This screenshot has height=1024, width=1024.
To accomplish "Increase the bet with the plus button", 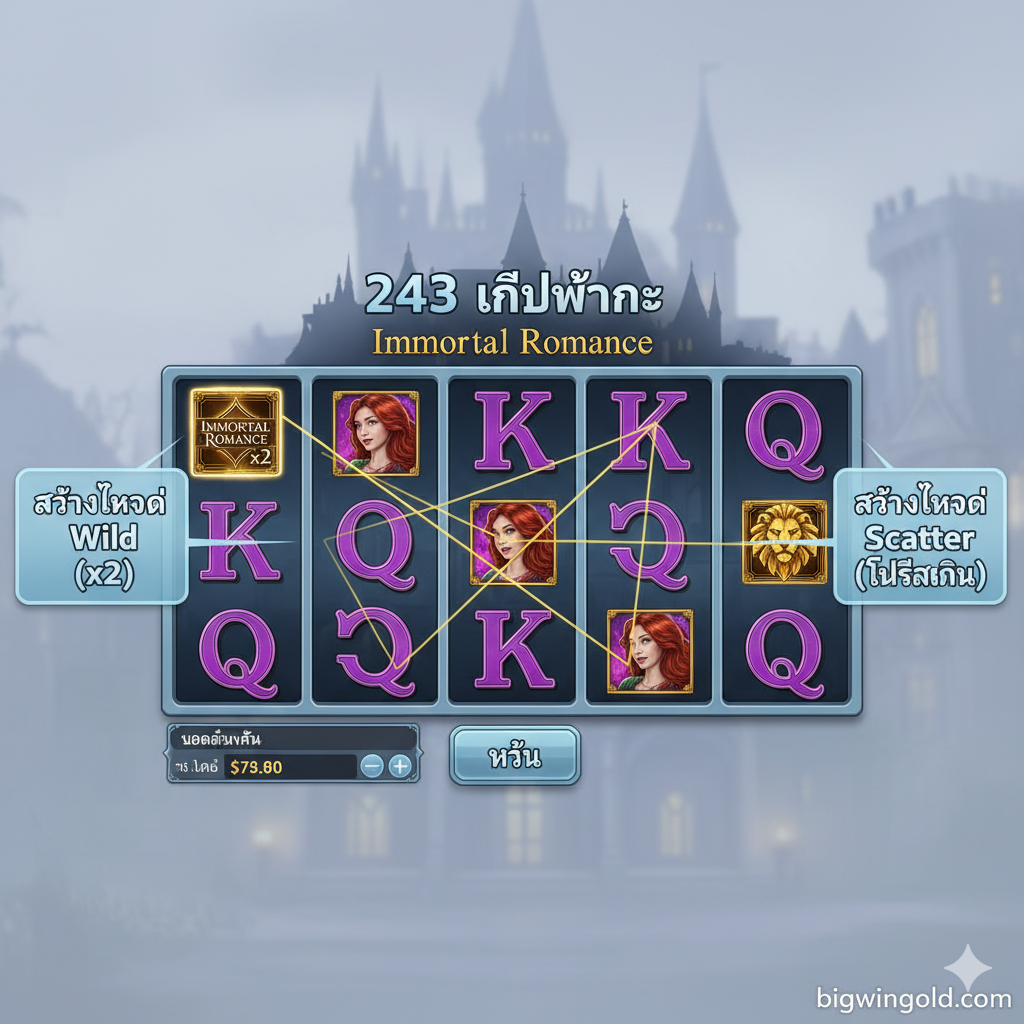I will [399, 767].
